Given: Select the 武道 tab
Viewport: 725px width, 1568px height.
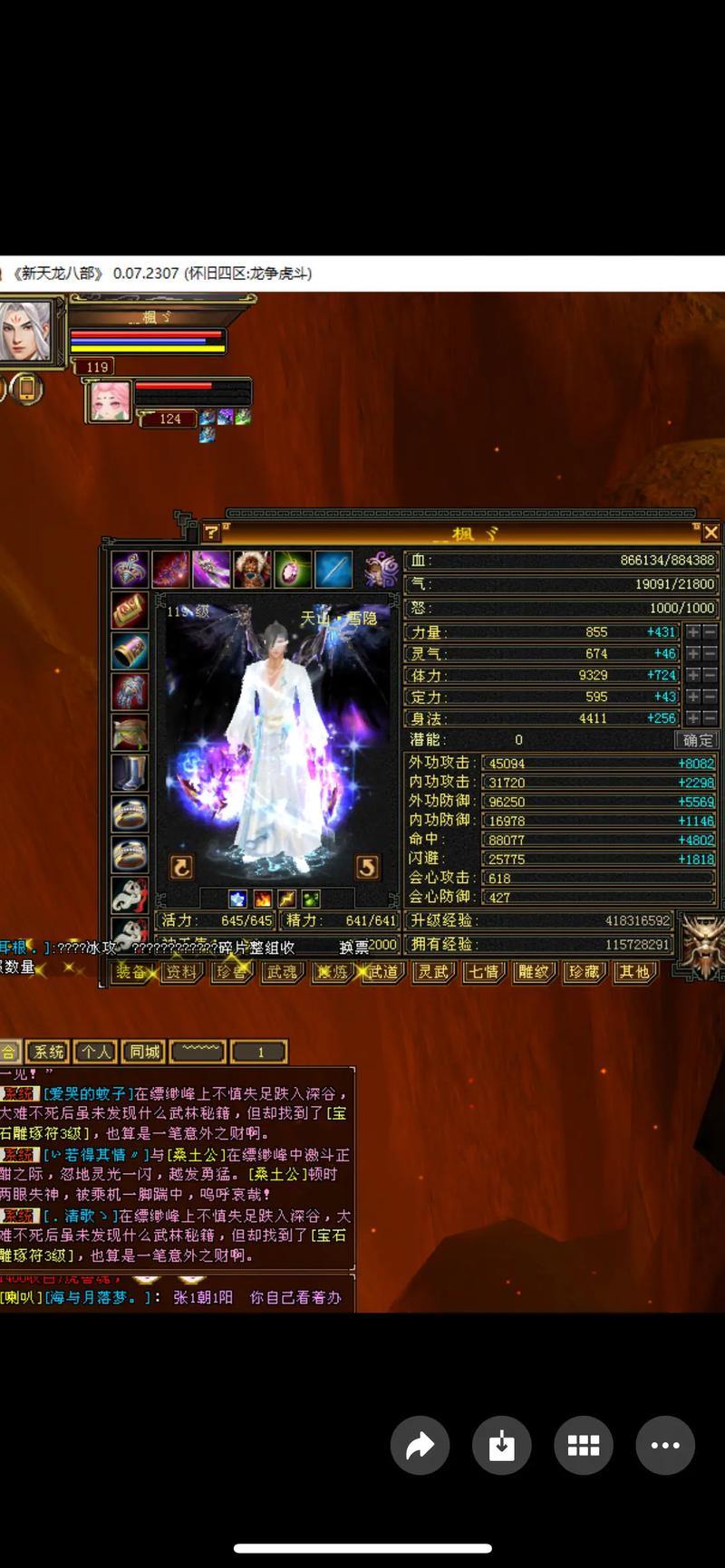Looking at the screenshot, I should pyautogui.click(x=382, y=972).
